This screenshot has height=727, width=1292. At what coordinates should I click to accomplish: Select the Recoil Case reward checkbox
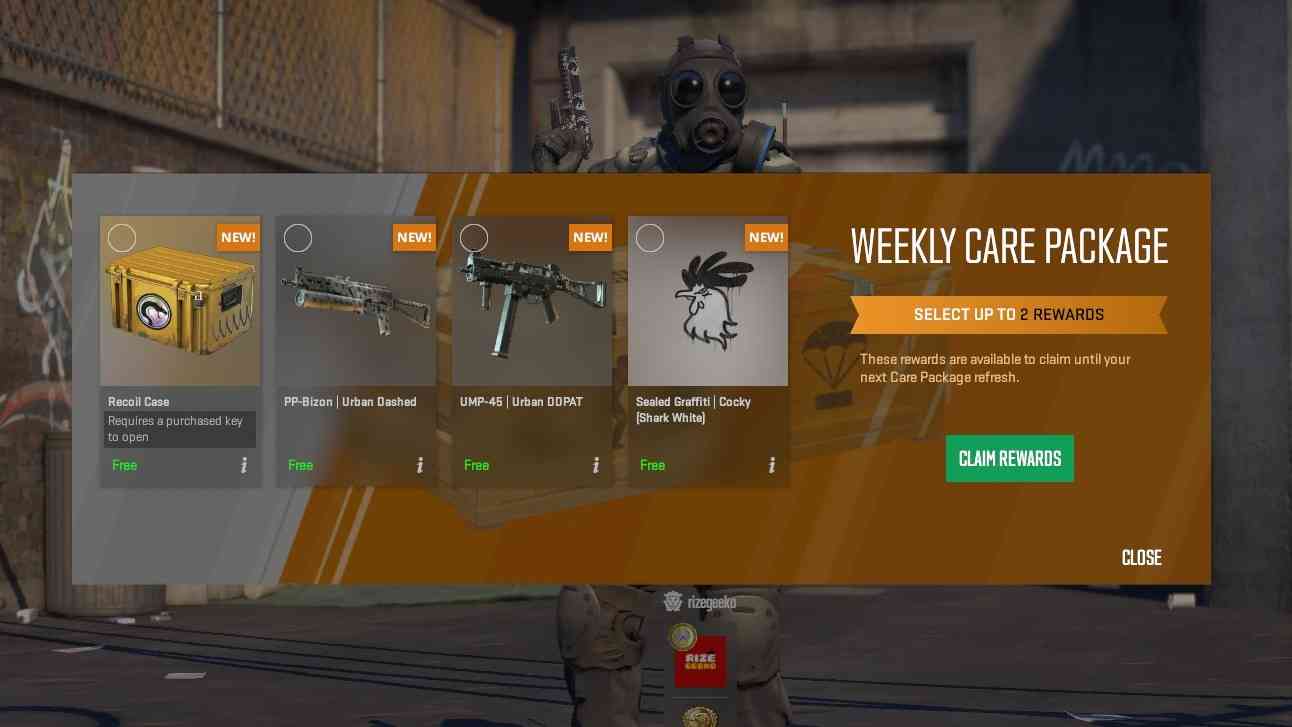pyautogui.click(x=122, y=238)
